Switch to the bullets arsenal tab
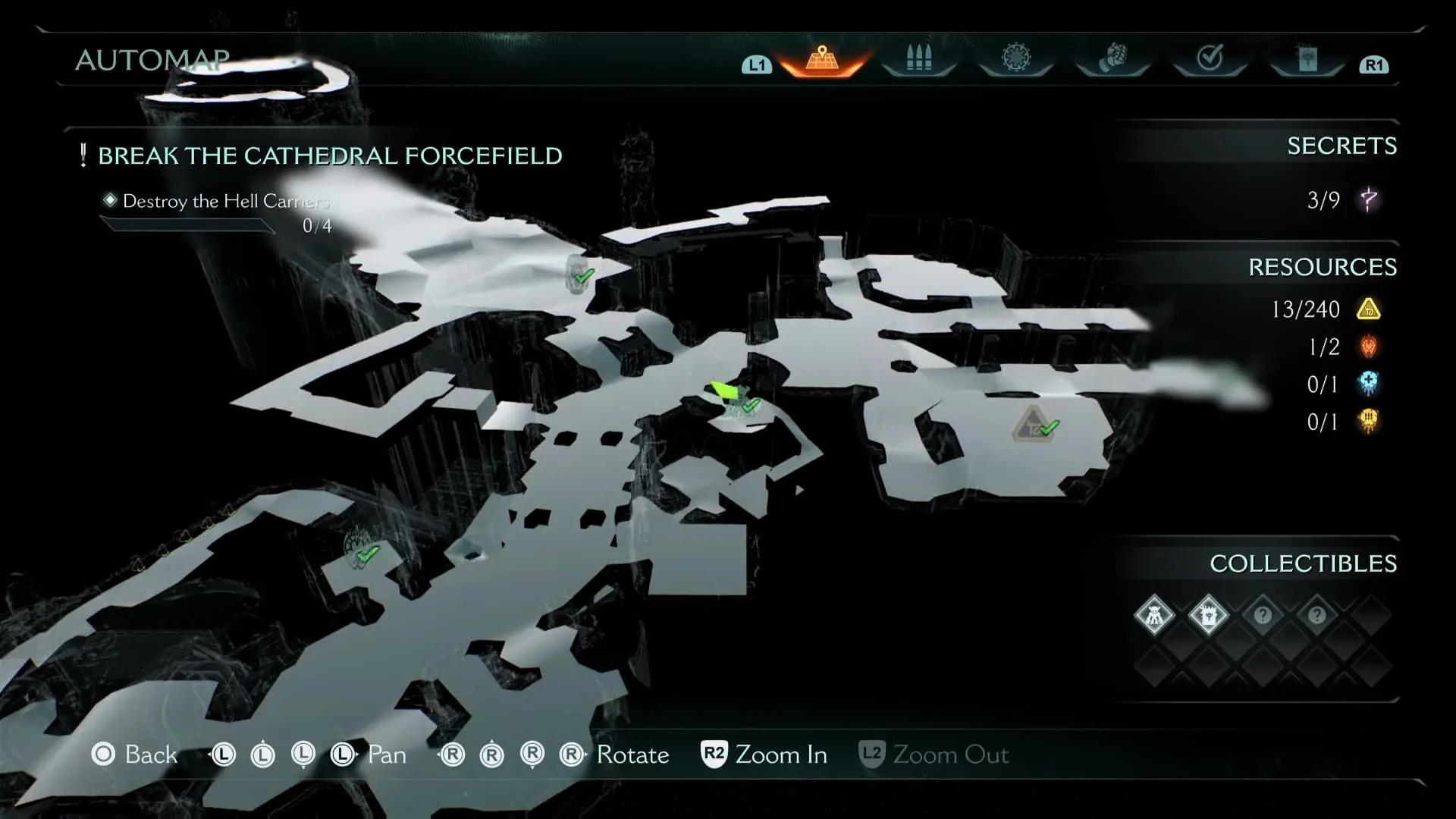Viewport: 1456px width, 819px height. click(918, 59)
